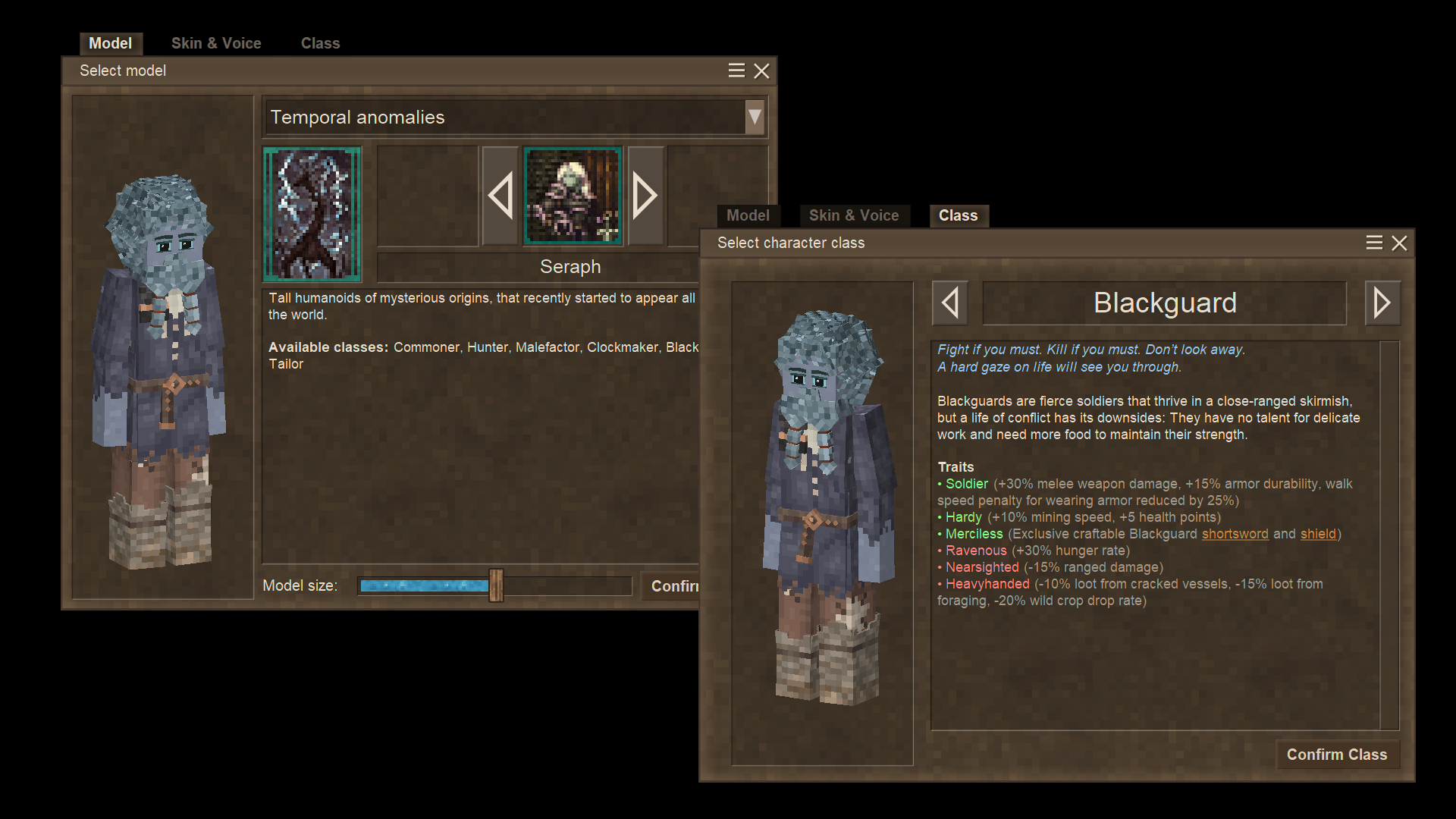Close the Select character class window

tap(1399, 243)
